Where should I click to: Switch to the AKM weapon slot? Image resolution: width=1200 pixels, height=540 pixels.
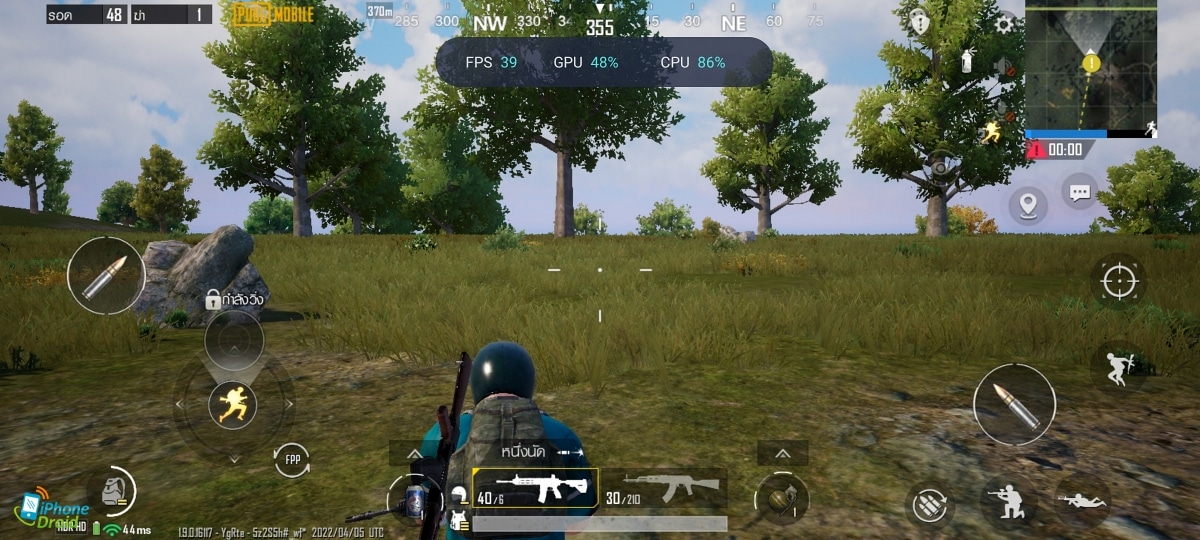663,488
